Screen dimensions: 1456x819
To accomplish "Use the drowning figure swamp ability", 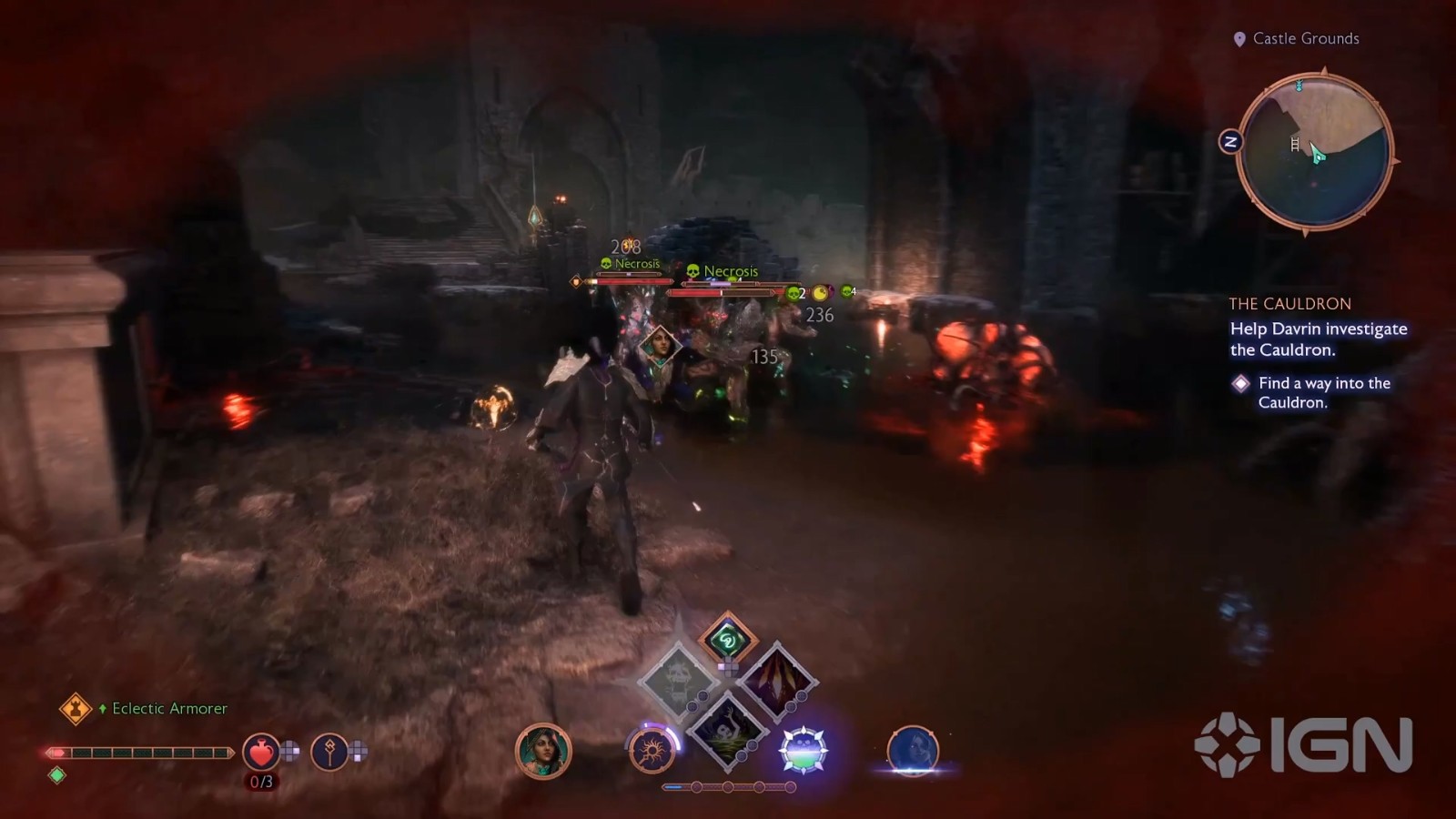I will (x=727, y=728).
